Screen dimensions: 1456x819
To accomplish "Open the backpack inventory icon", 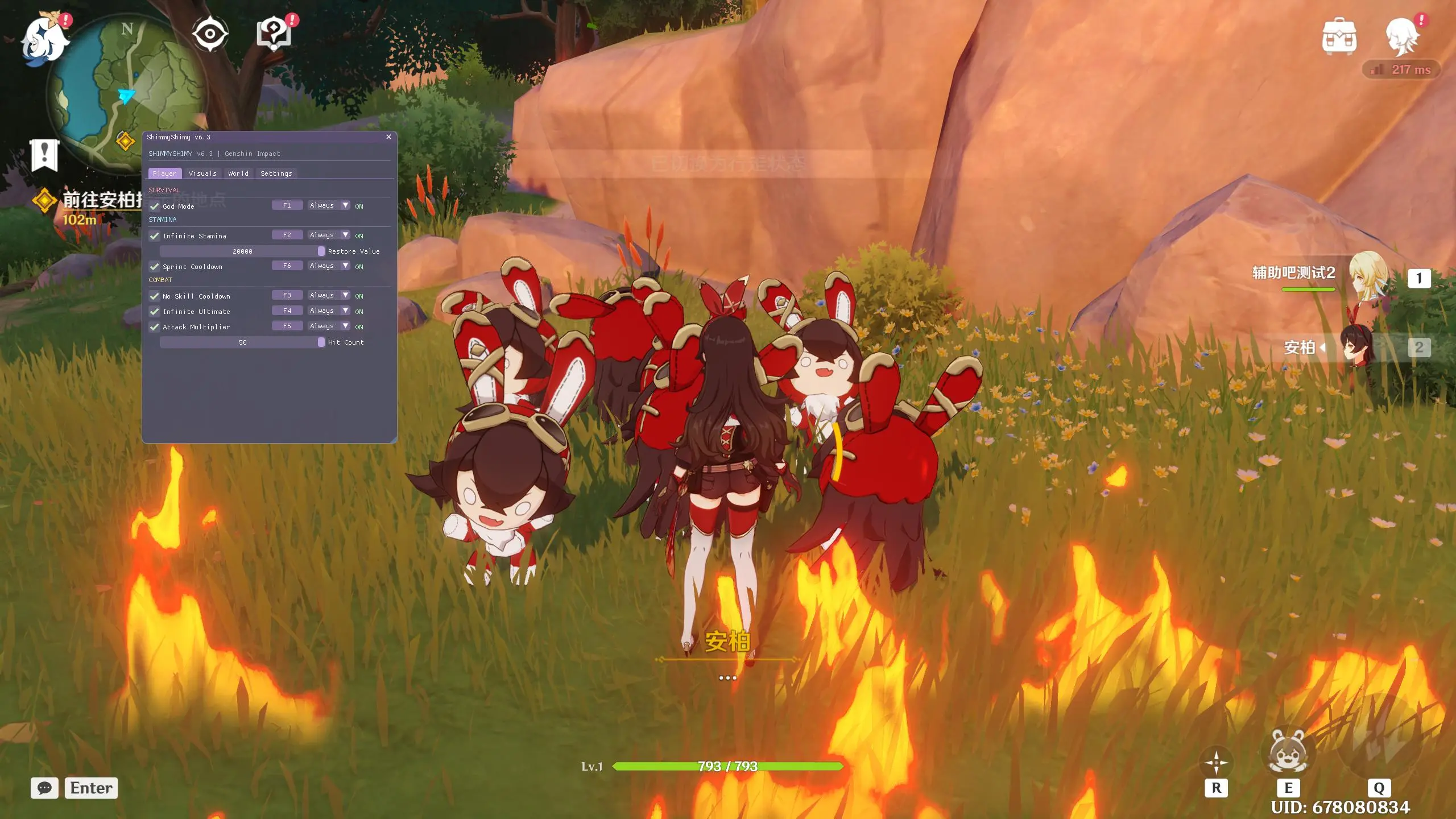I will point(1339,36).
